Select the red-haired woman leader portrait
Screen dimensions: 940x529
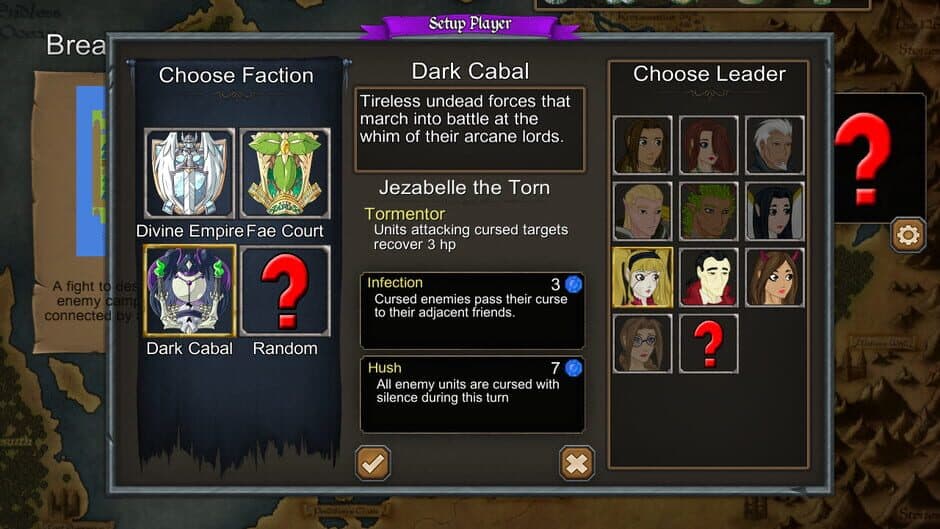(x=708, y=145)
